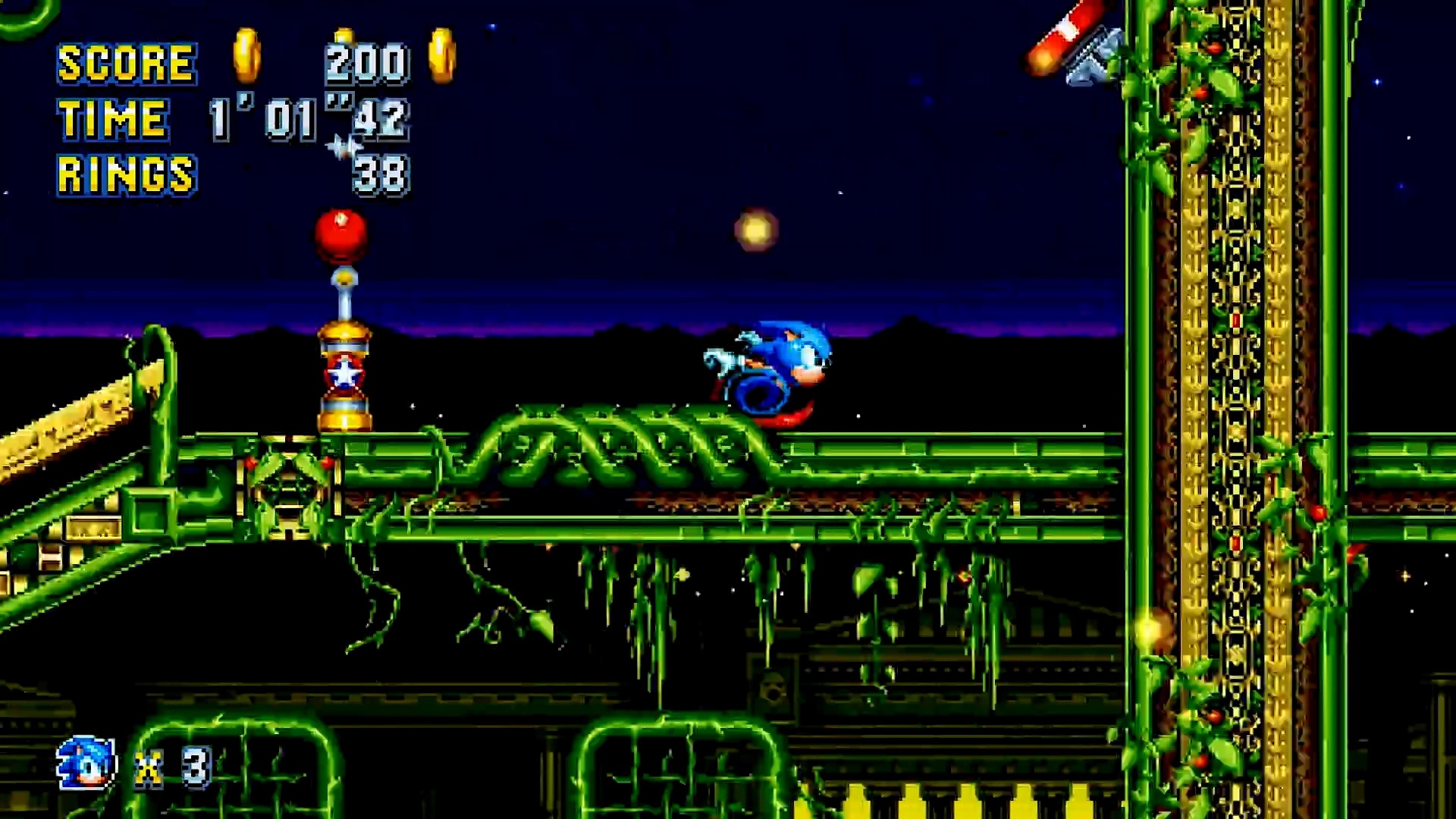Image resolution: width=1456 pixels, height=819 pixels.
Task: Select the RINGS label in the HUD
Action: 125,173
